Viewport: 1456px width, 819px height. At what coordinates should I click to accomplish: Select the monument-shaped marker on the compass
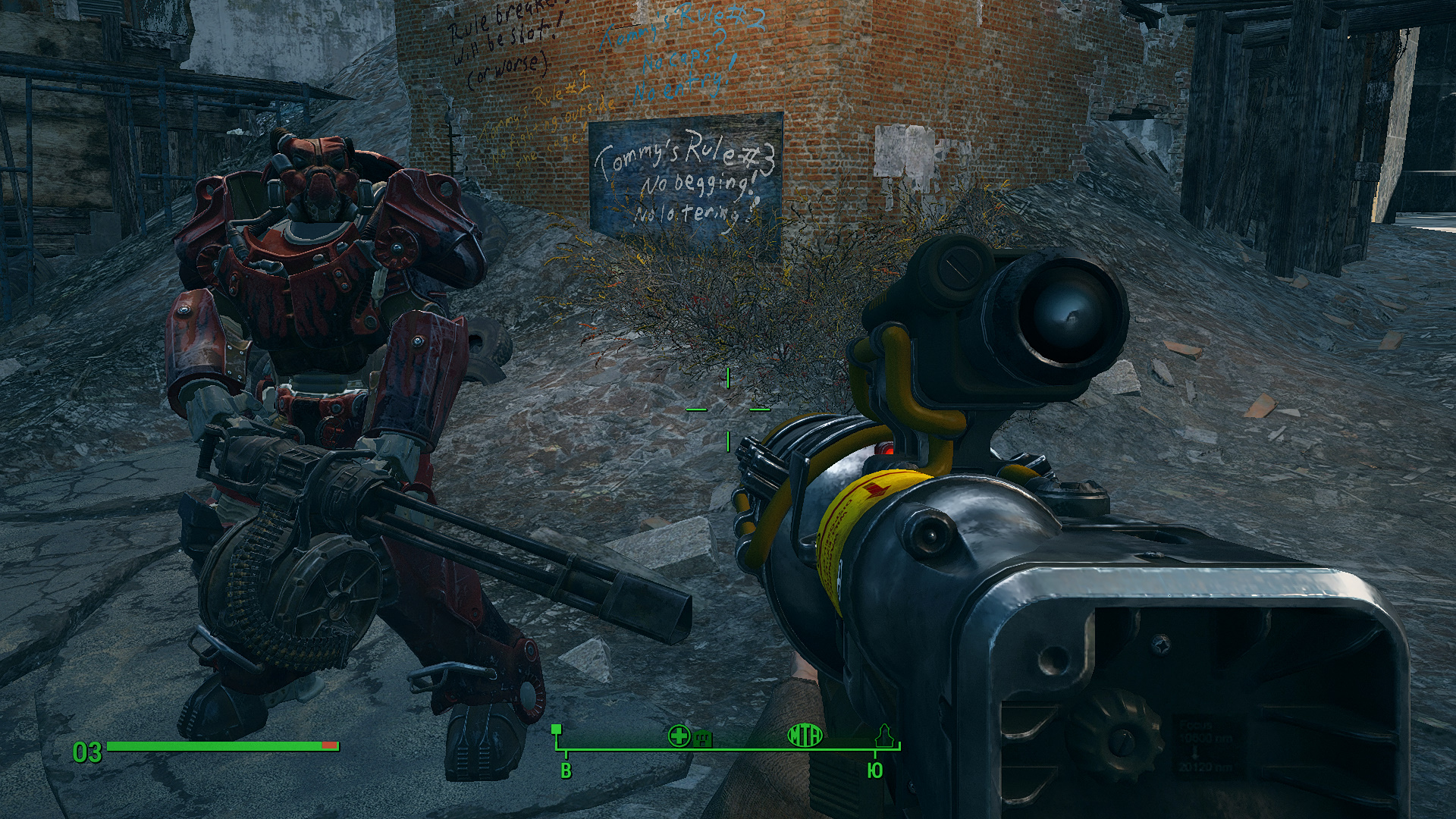[x=883, y=735]
